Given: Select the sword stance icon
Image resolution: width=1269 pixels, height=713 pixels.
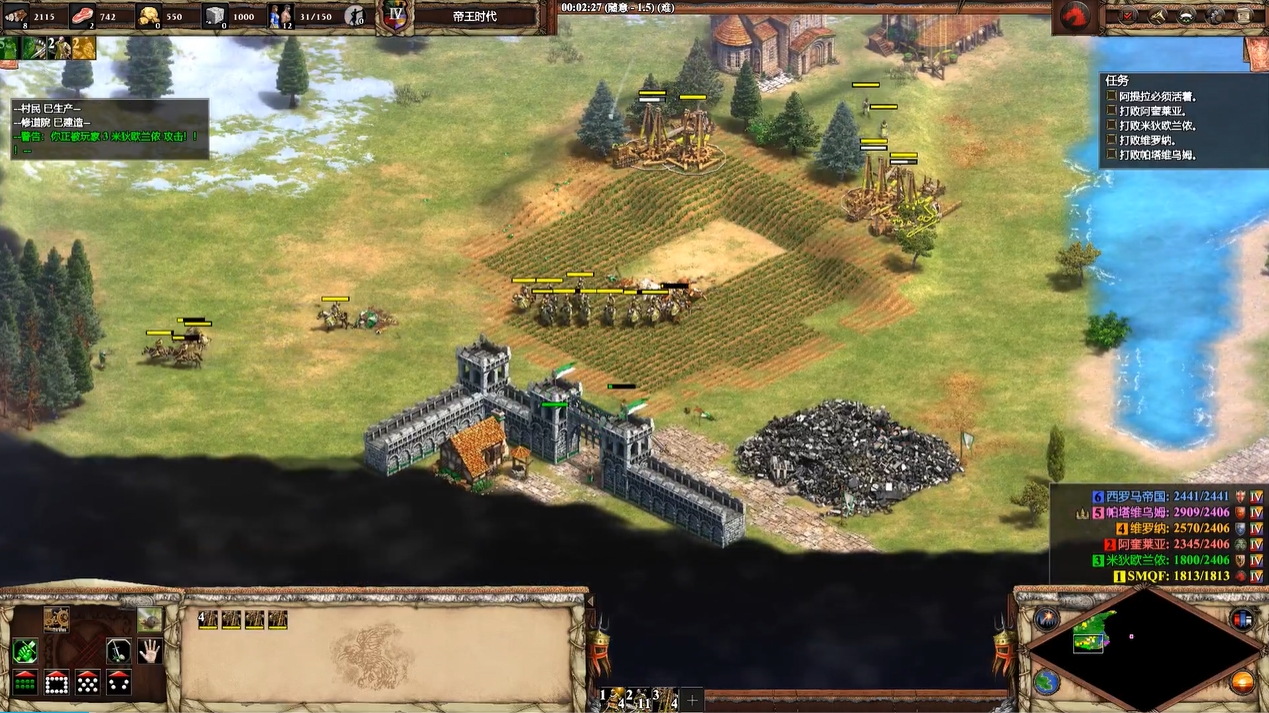Looking at the screenshot, I should (119, 651).
